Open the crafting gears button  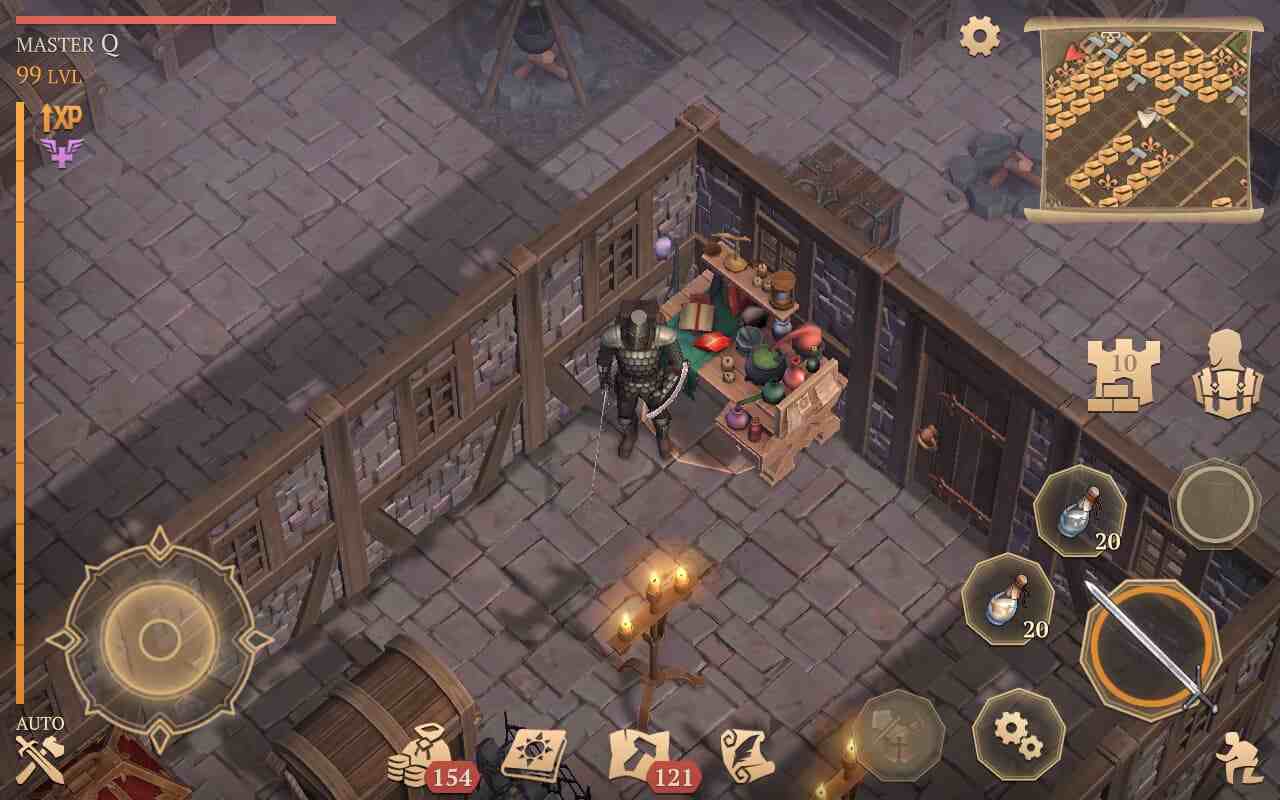tap(1018, 734)
